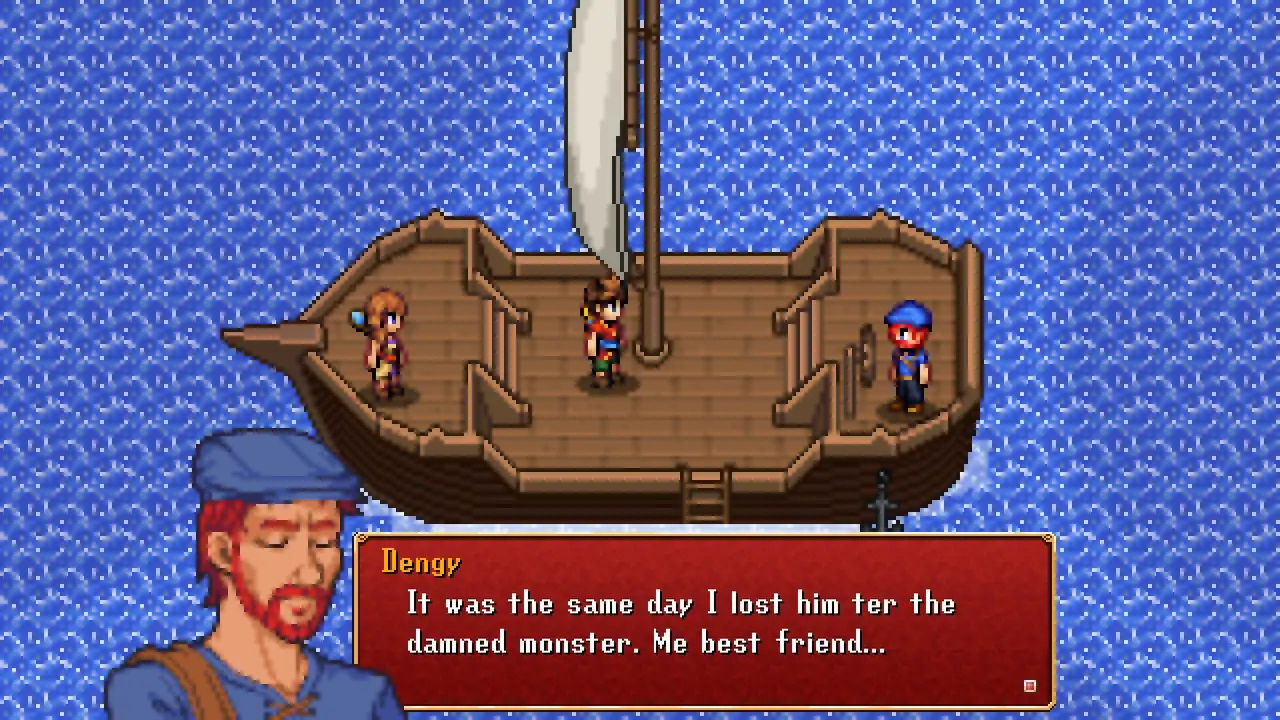Click the Dengy name label on the dialogue box

(x=420, y=563)
